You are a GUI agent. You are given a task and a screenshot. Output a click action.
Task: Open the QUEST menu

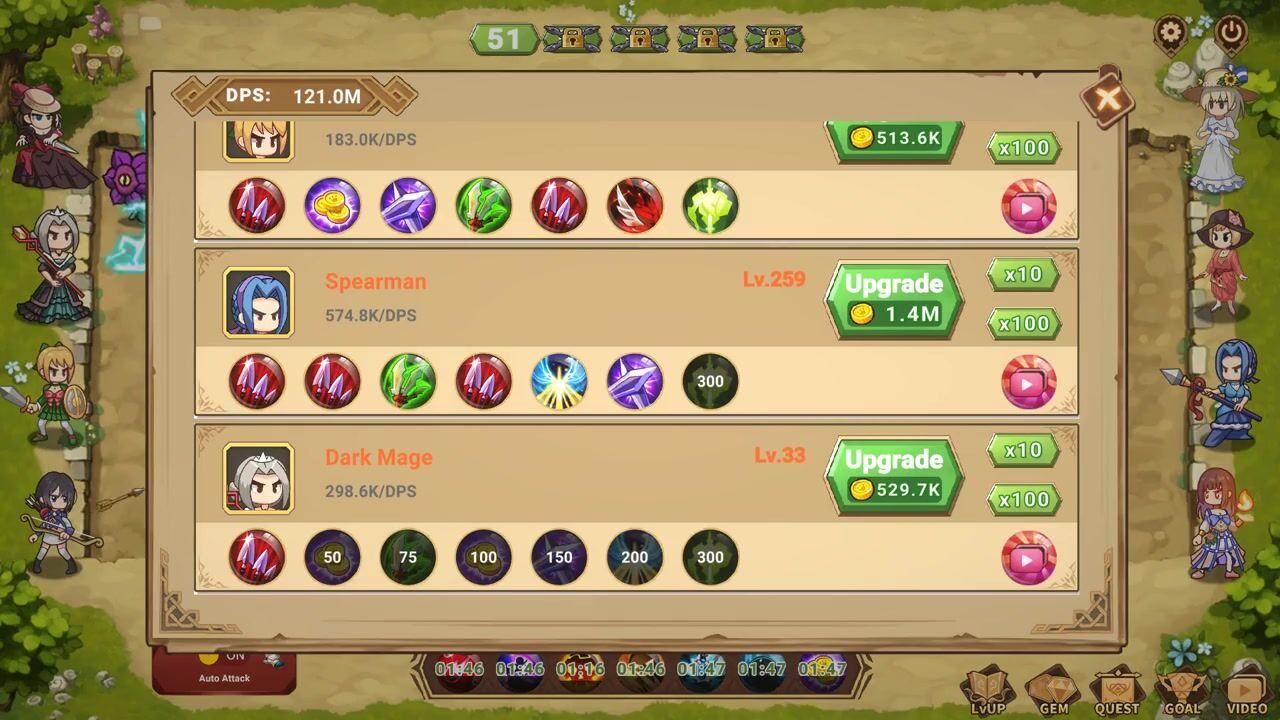coord(1117,692)
